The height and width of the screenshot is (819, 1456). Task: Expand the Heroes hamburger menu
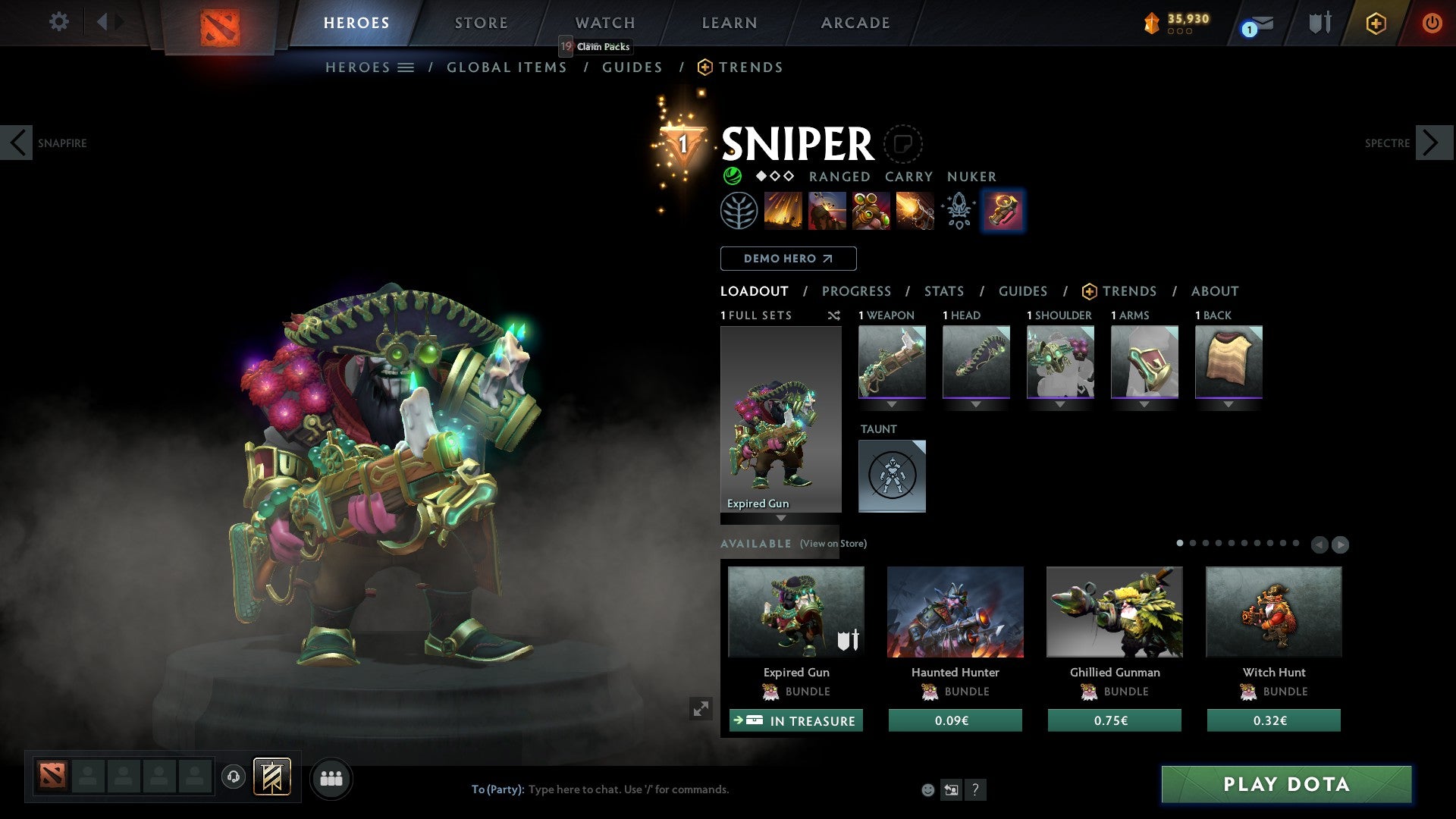[x=404, y=67]
